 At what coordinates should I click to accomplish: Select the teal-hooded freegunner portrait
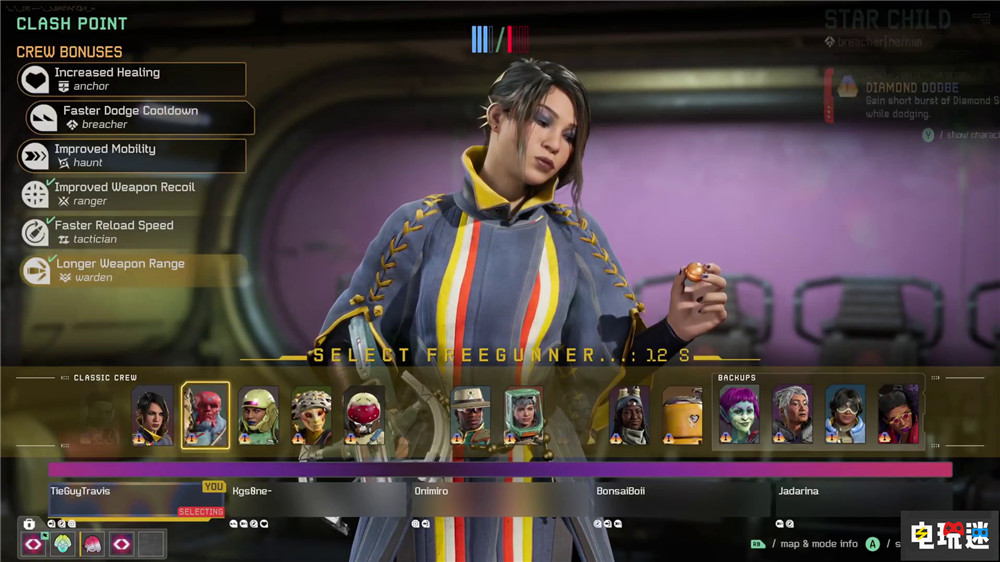(523, 414)
